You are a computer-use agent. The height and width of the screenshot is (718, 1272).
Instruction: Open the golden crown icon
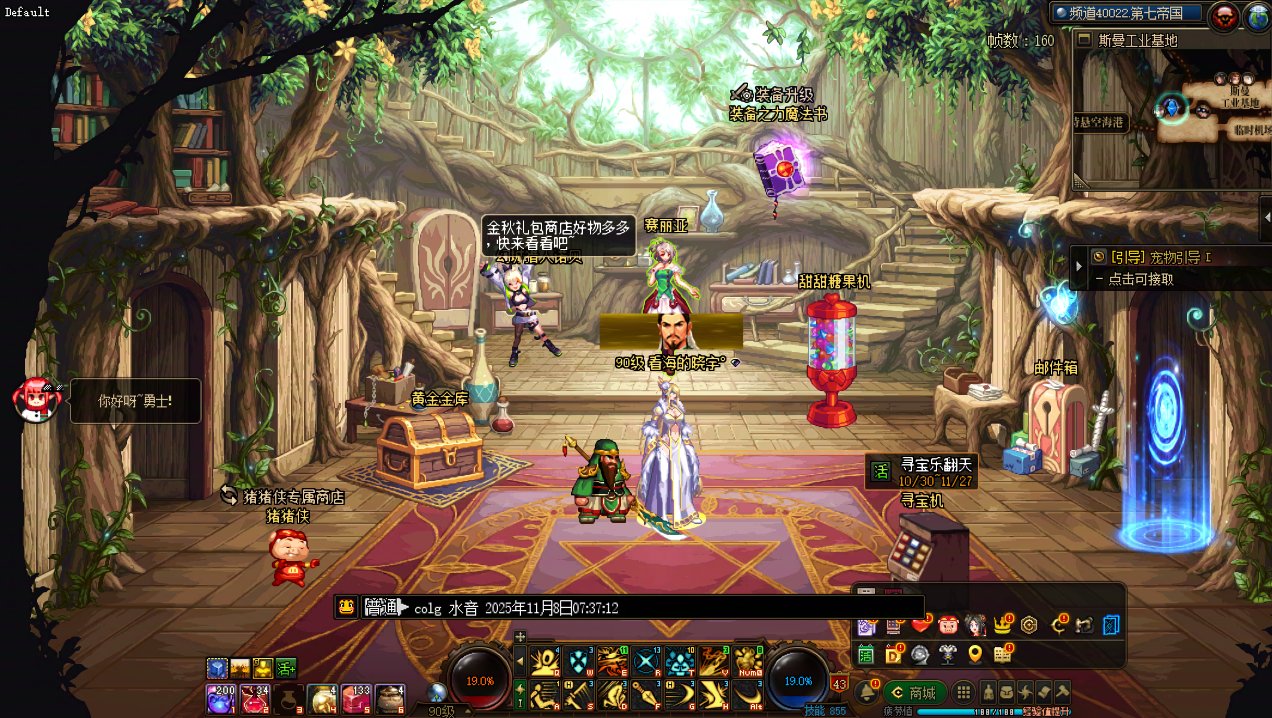[1002, 625]
